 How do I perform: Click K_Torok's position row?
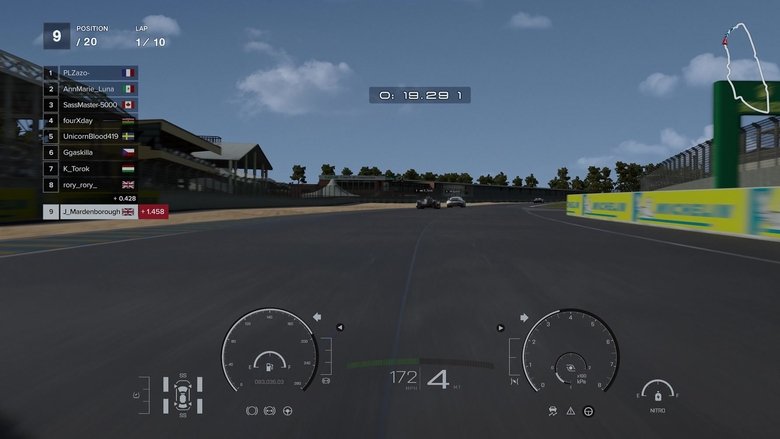[90, 168]
